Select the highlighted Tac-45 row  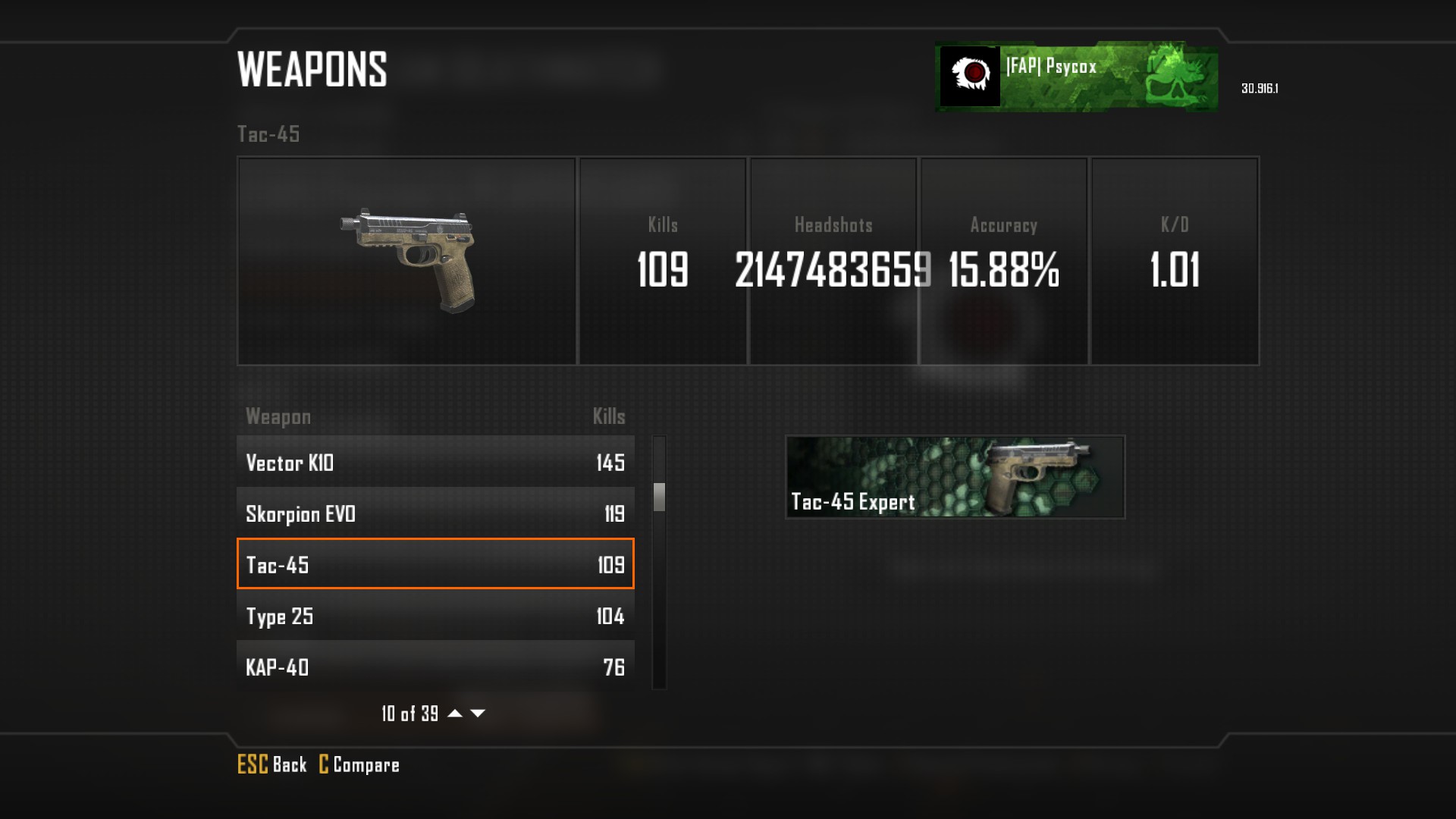pos(435,563)
